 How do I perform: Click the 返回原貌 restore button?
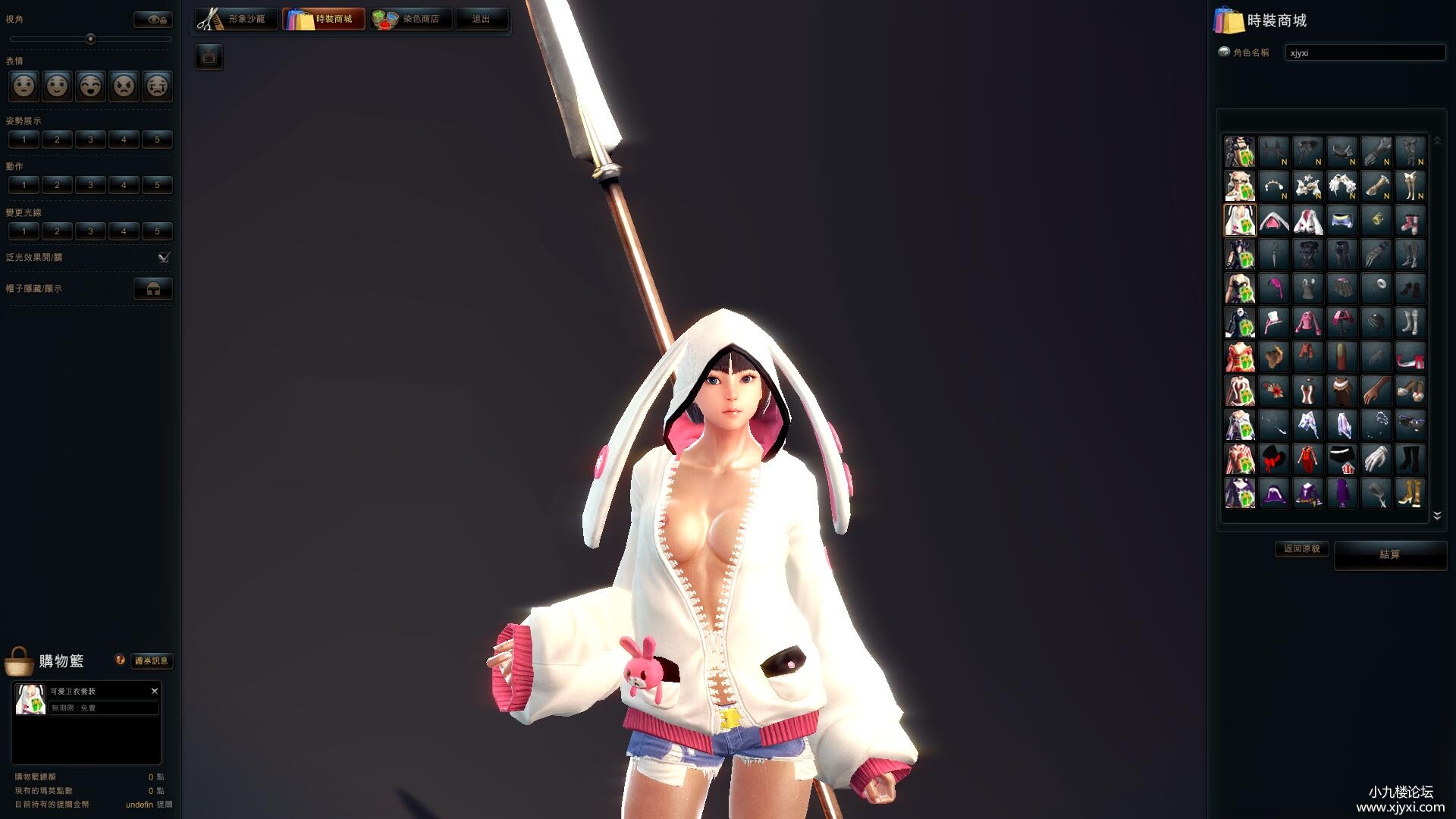click(x=1301, y=549)
